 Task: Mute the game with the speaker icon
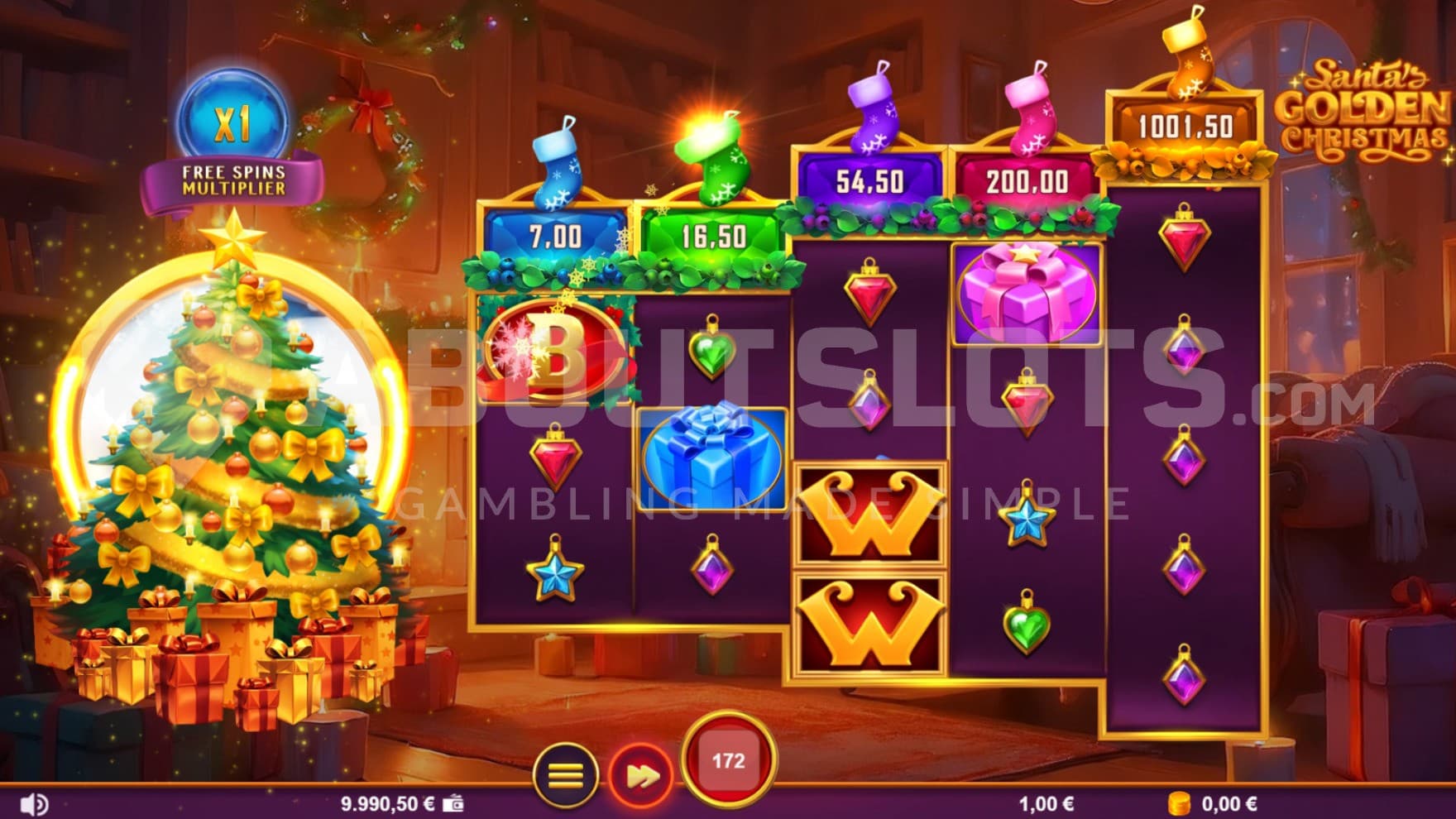(x=34, y=803)
